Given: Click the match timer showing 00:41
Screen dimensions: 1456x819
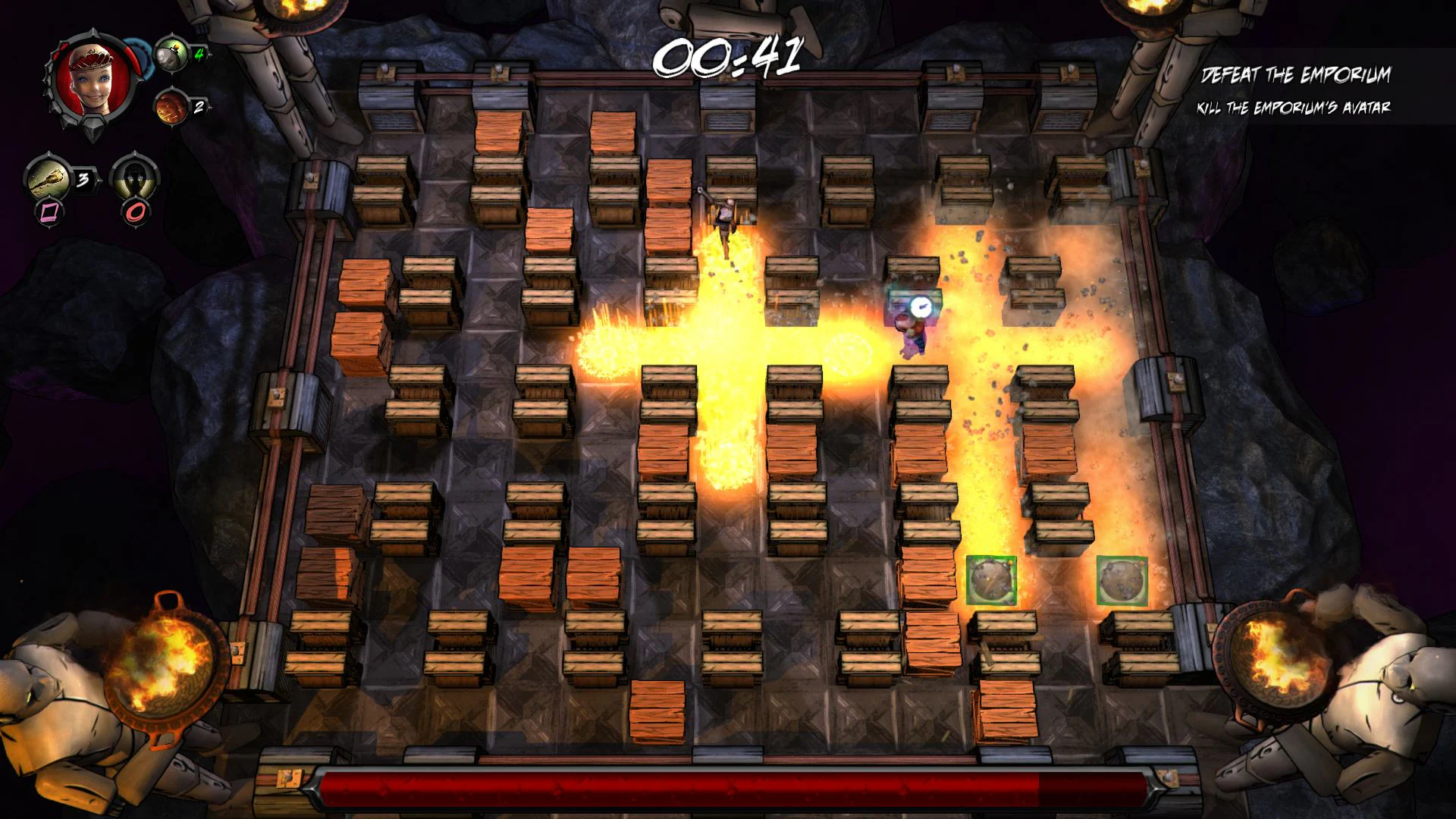Looking at the screenshot, I should point(730,57).
